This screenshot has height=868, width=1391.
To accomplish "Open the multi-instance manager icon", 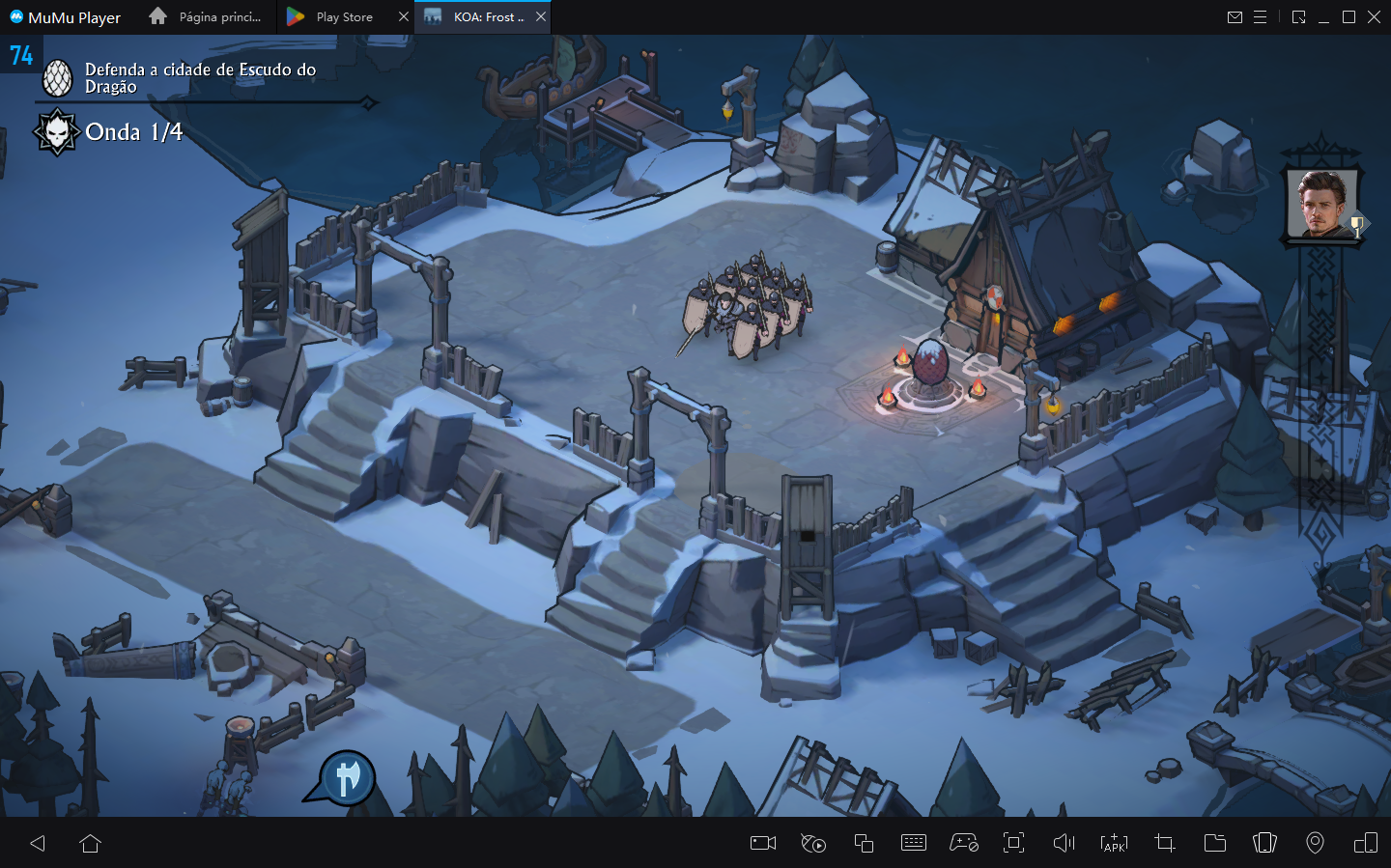I will [x=863, y=843].
